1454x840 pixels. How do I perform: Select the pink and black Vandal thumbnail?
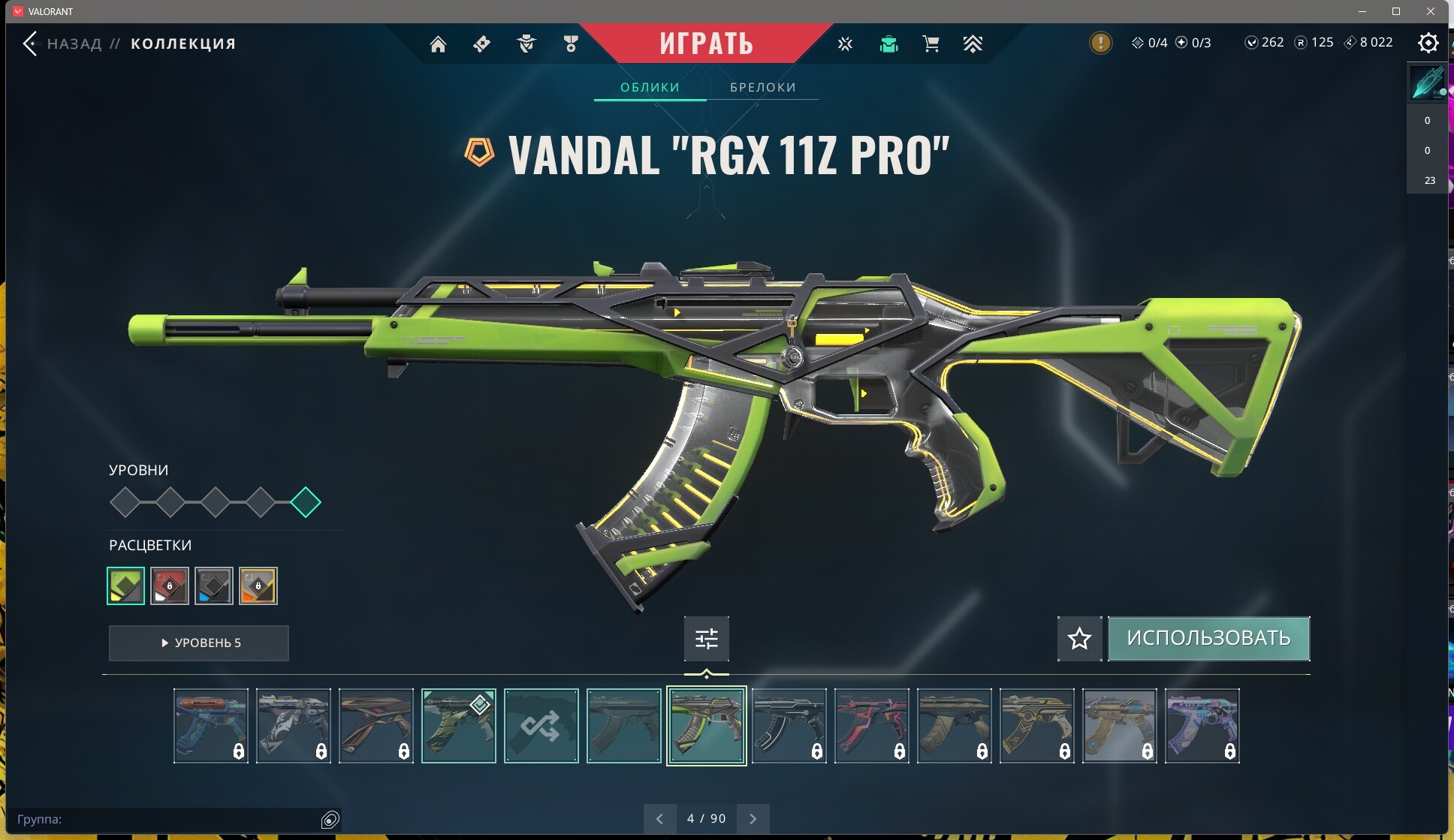pos(871,726)
